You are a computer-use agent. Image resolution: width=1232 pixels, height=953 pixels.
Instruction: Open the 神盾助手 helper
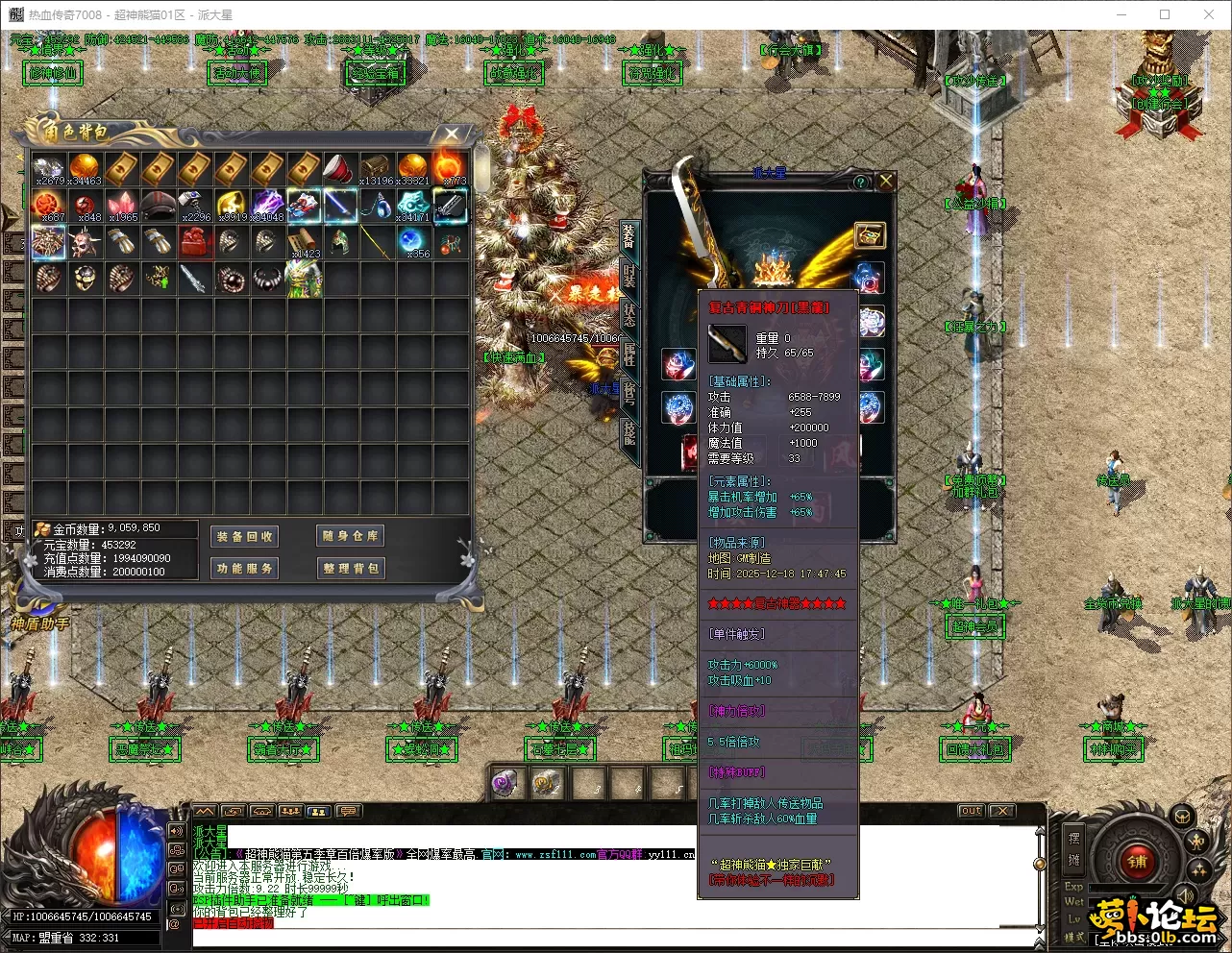39,624
